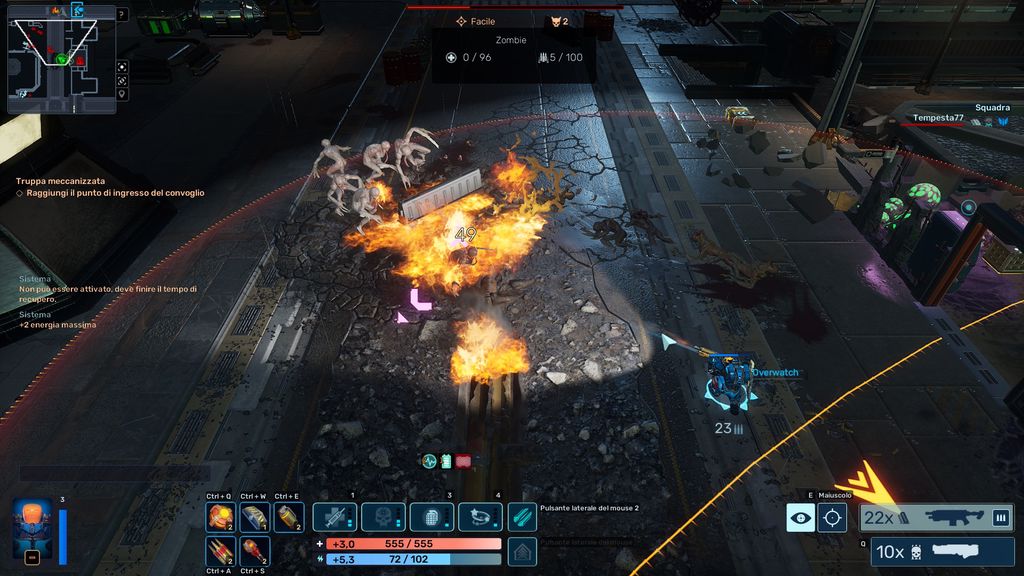This screenshot has width=1024, height=576.
Task: Click the Tempesta77 squad member entry
Action: click(x=938, y=118)
